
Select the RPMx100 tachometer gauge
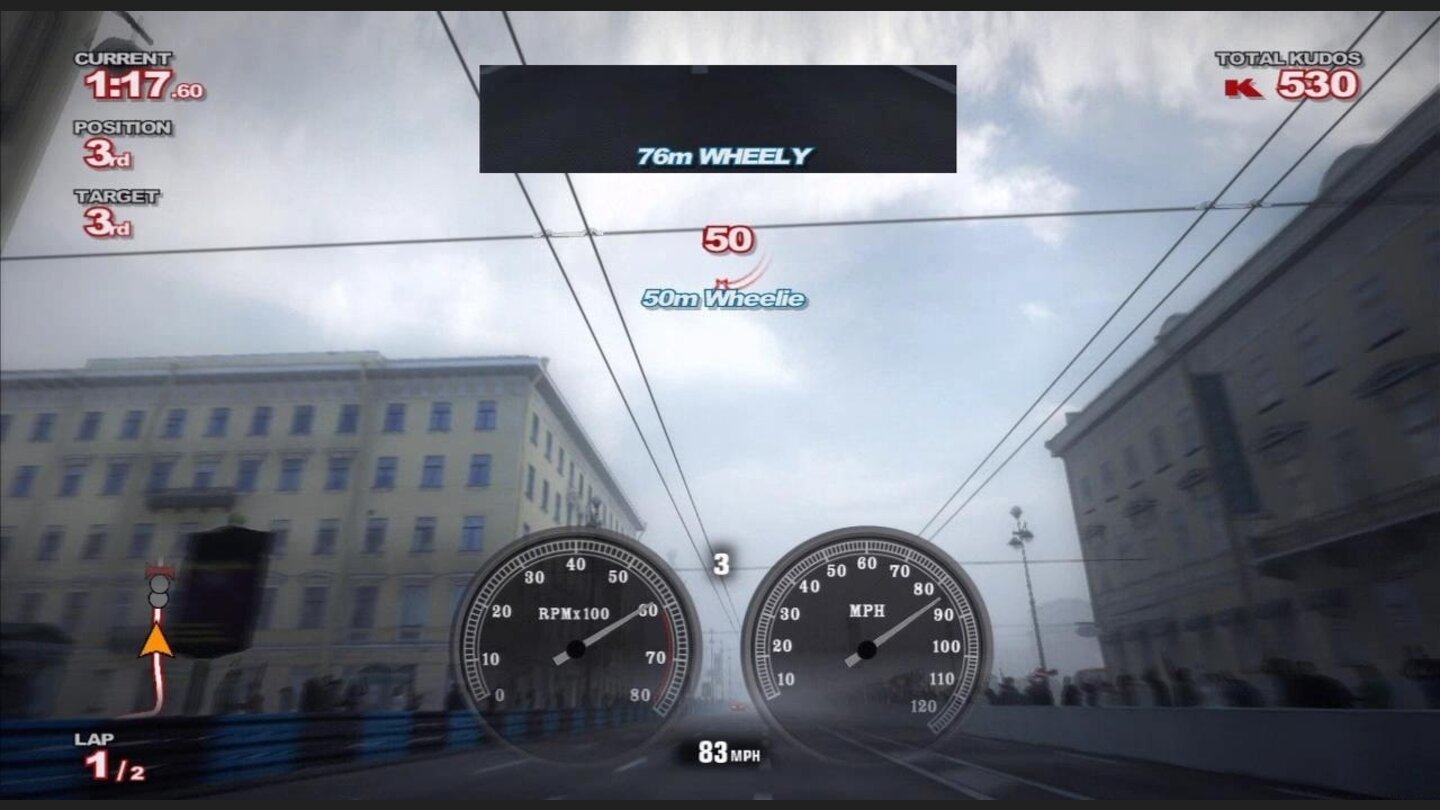pyautogui.click(x=575, y=635)
